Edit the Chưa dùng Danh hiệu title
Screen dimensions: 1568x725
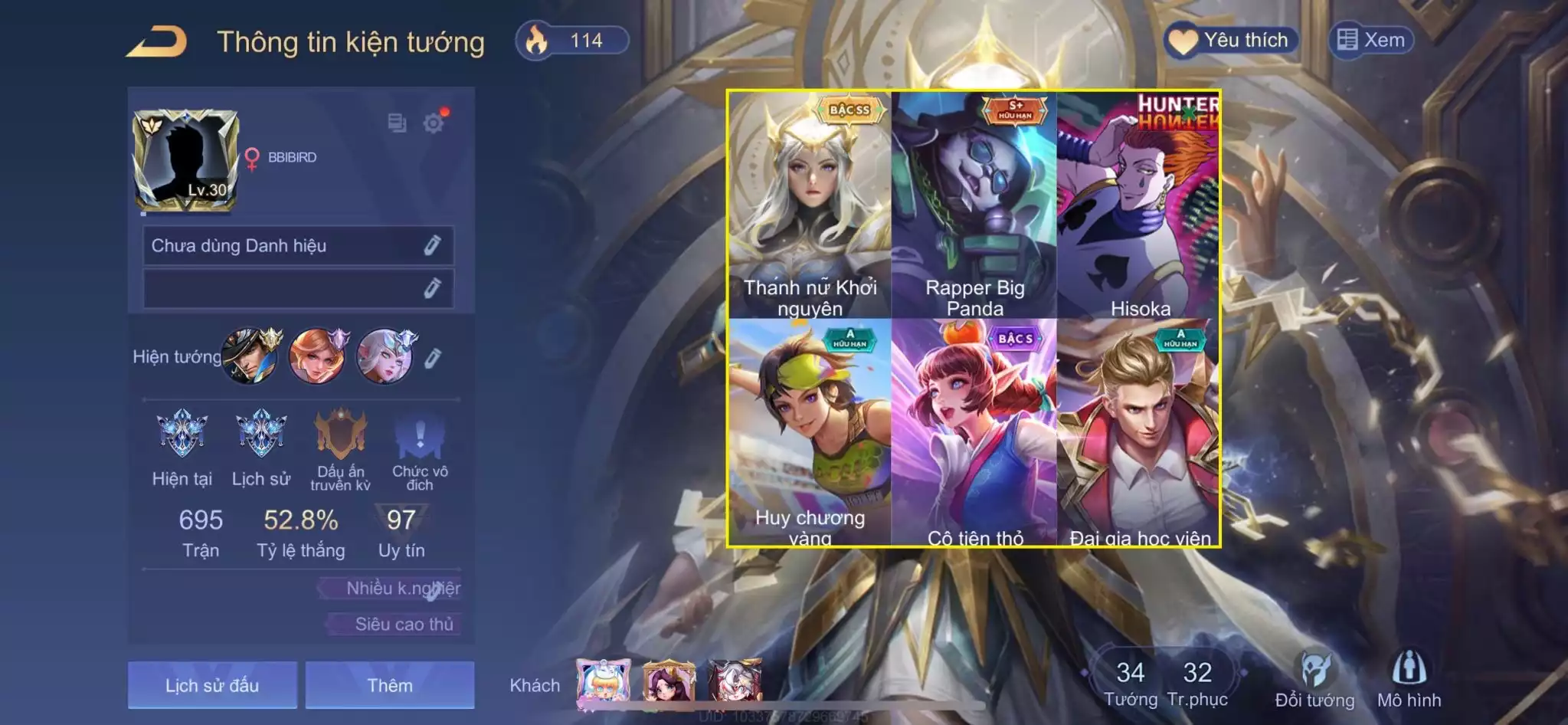(432, 245)
